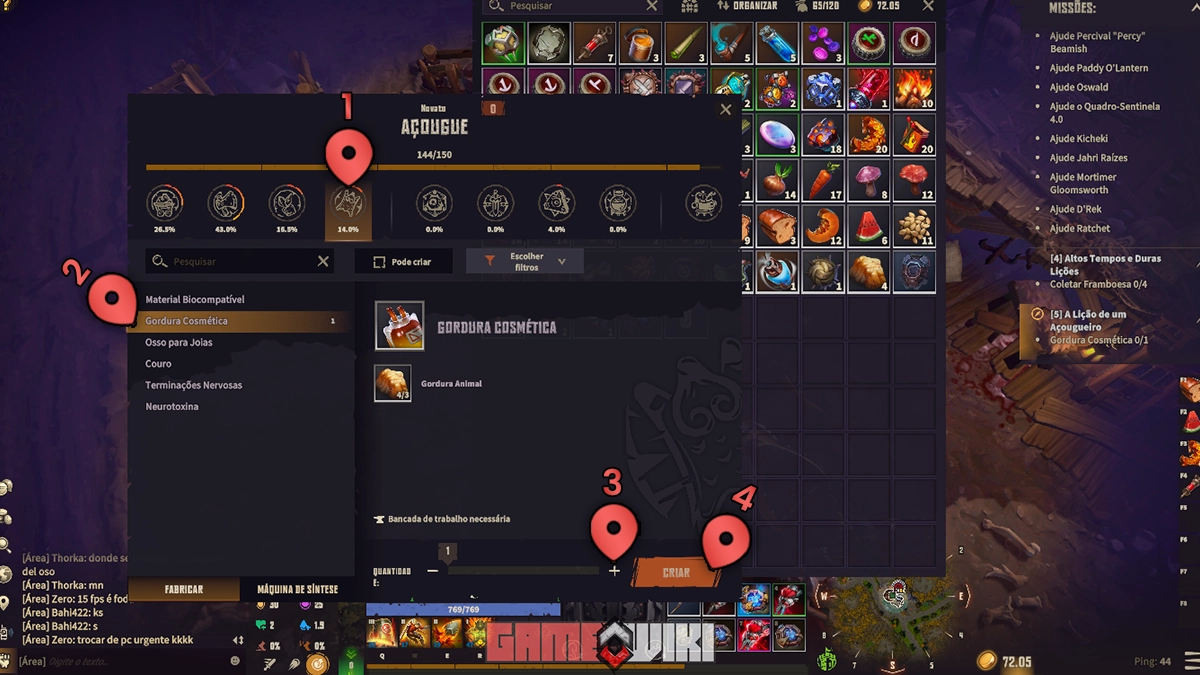The width and height of the screenshot is (1200, 675).
Task: Pick the Couro recipe
Action: pyautogui.click(x=158, y=364)
